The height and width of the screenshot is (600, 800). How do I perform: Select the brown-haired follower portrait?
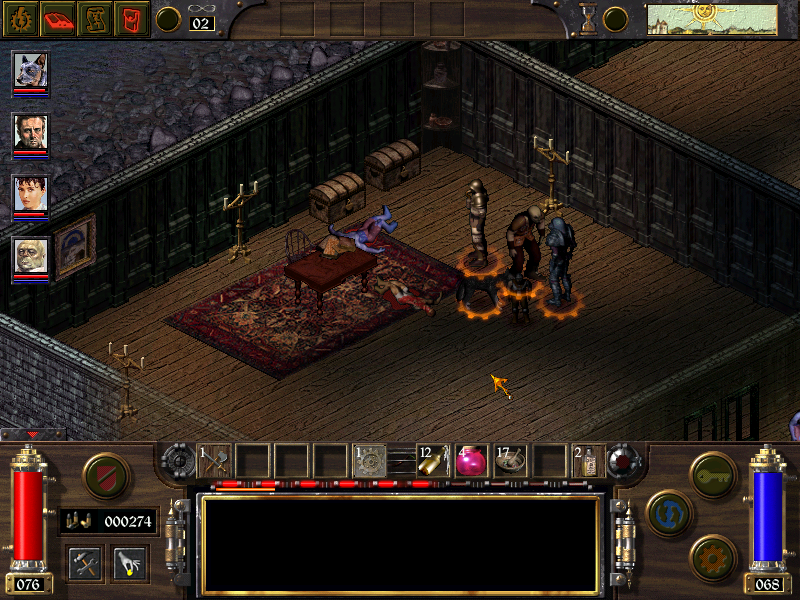coord(30,194)
